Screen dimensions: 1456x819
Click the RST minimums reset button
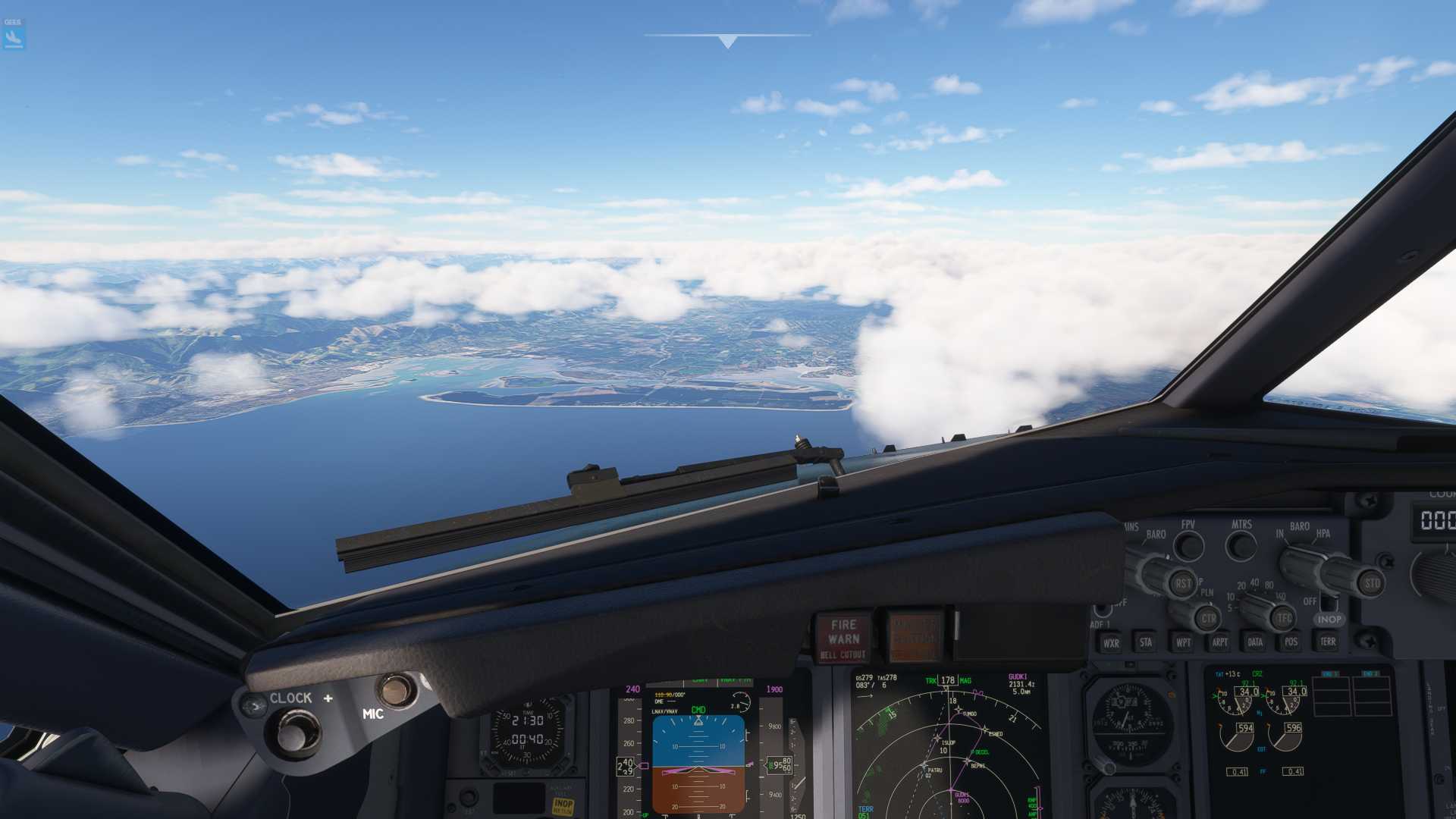(x=1182, y=583)
